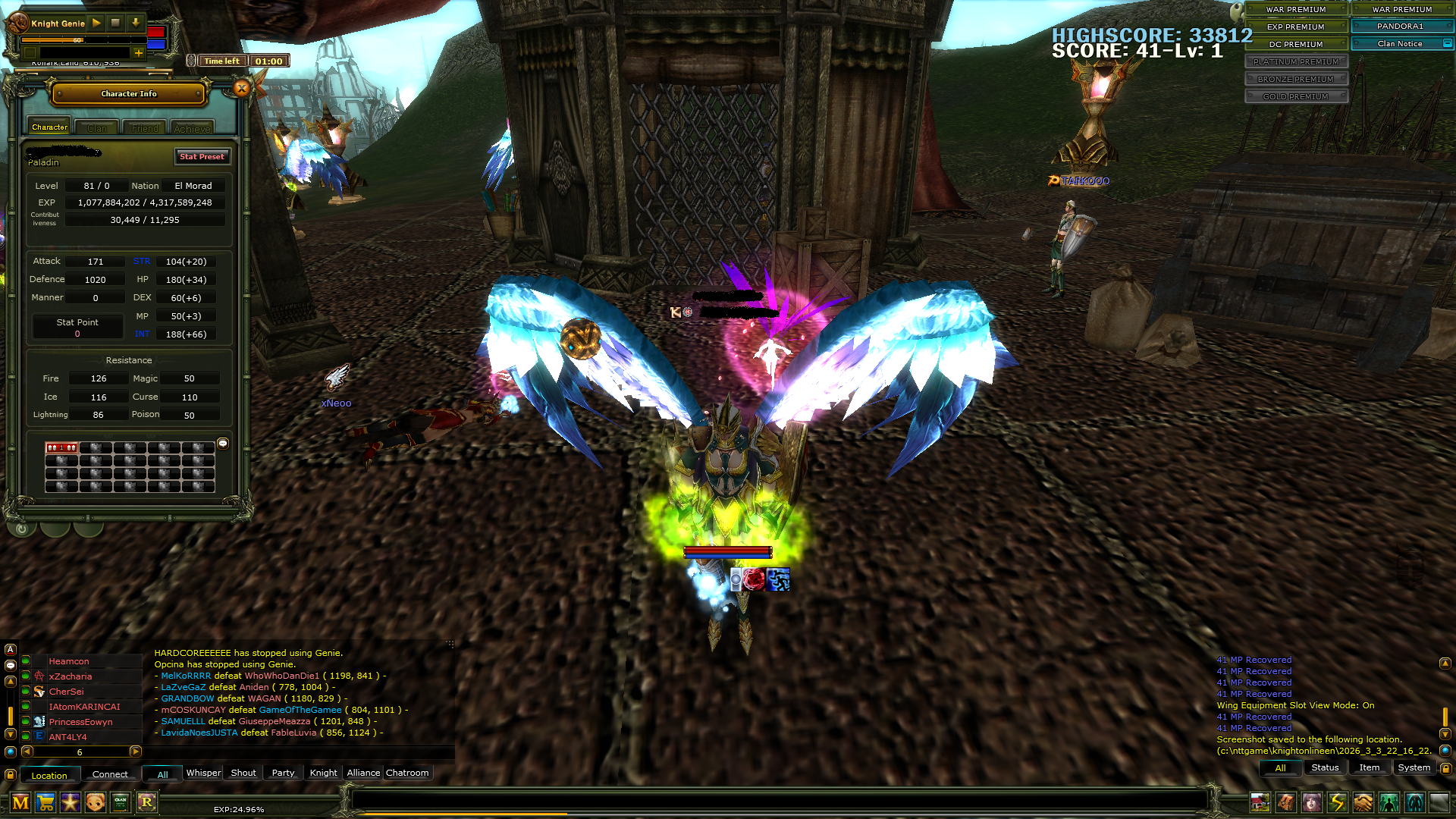Screen dimensions: 1456x819
Task: Open the shopping cart store icon
Action: tap(45, 802)
